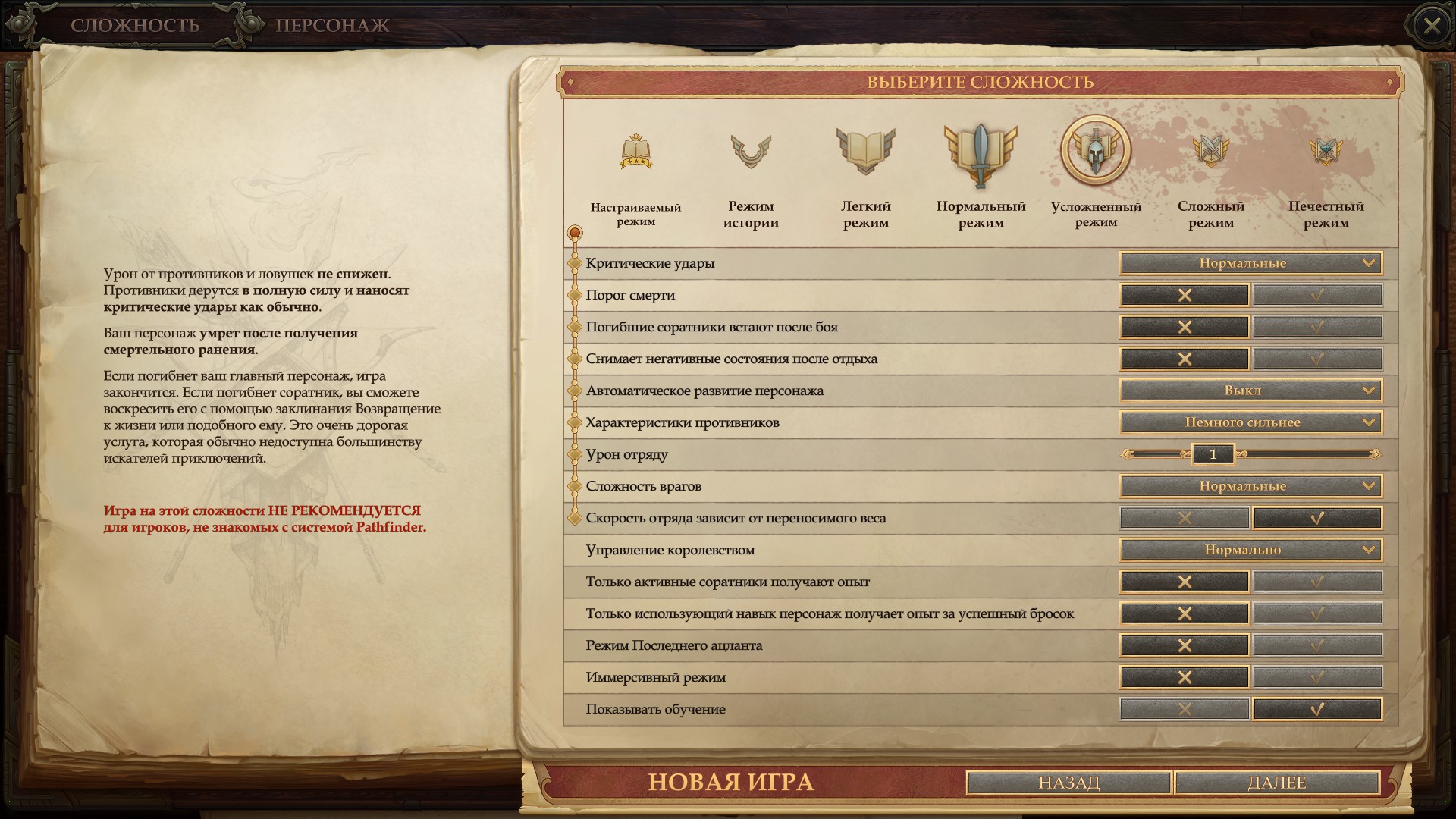Select the Режим истории icon
The image size is (1456, 819).
coord(751,152)
